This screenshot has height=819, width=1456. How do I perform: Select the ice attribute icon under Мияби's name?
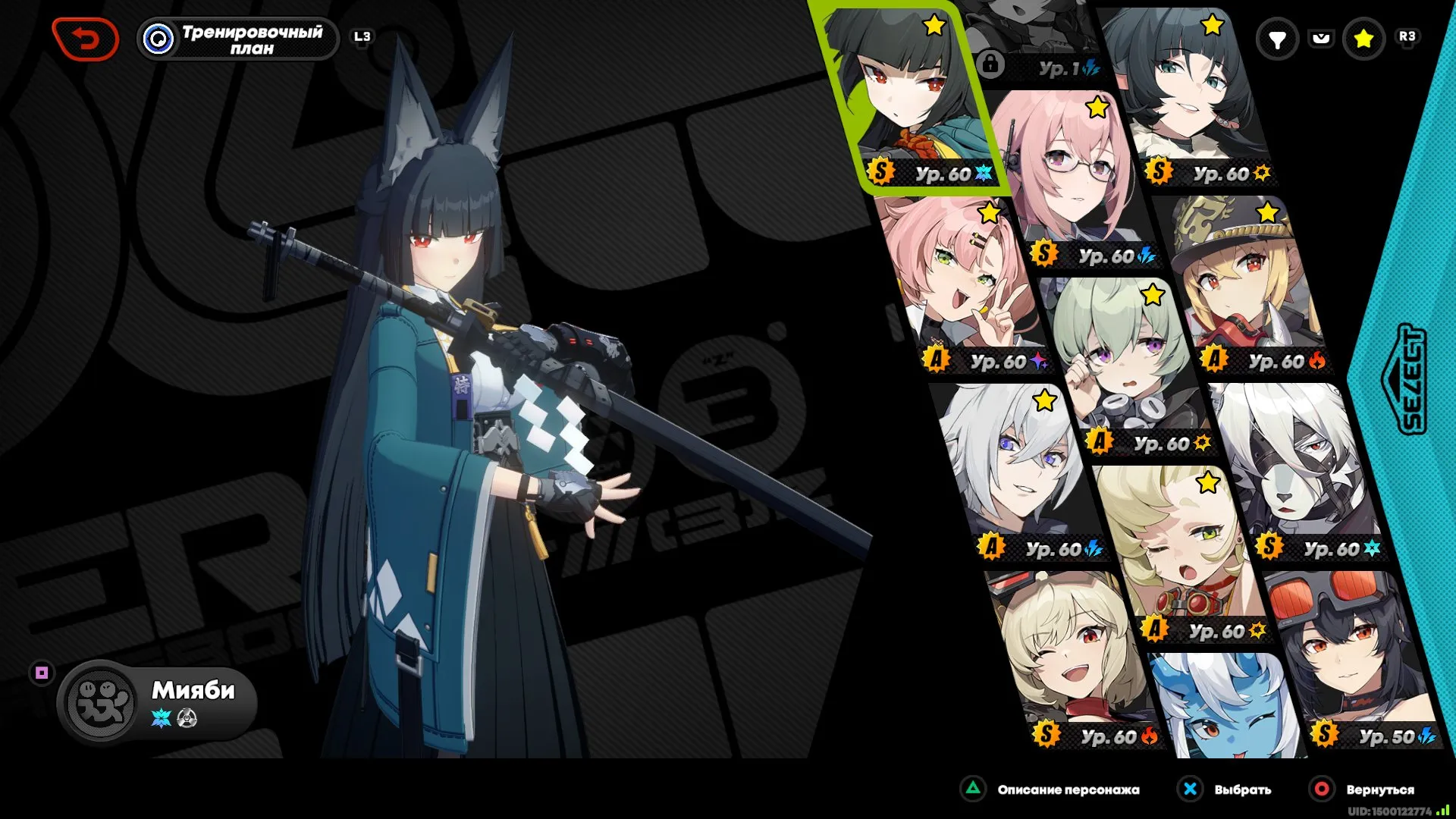tap(161, 717)
